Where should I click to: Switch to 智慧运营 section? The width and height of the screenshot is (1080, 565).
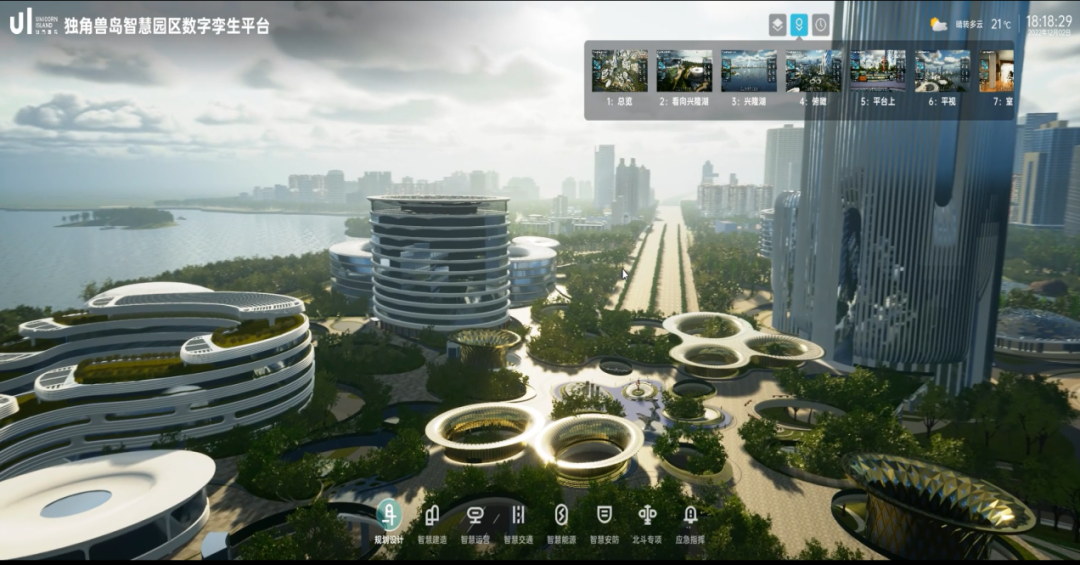[475, 516]
